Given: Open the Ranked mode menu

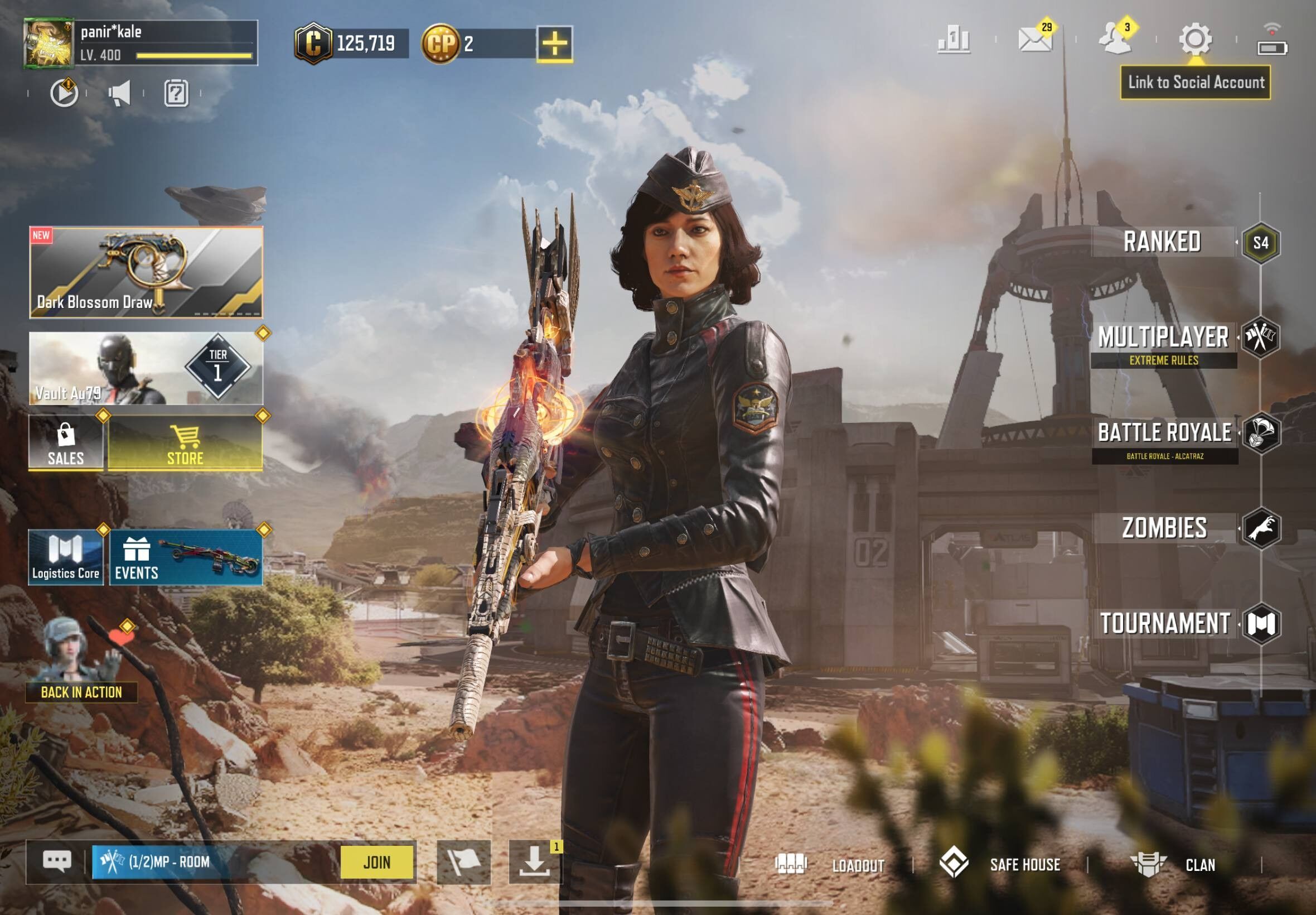Looking at the screenshot, I should tap(1163, 242).
